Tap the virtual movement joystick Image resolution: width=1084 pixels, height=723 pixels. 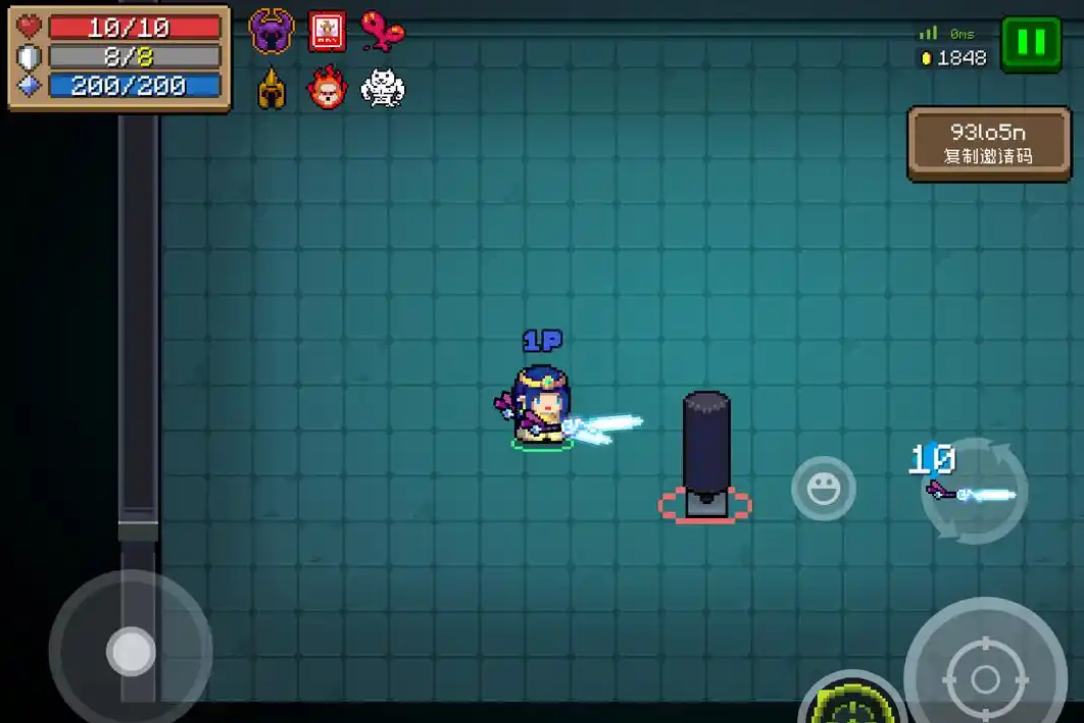131,651
